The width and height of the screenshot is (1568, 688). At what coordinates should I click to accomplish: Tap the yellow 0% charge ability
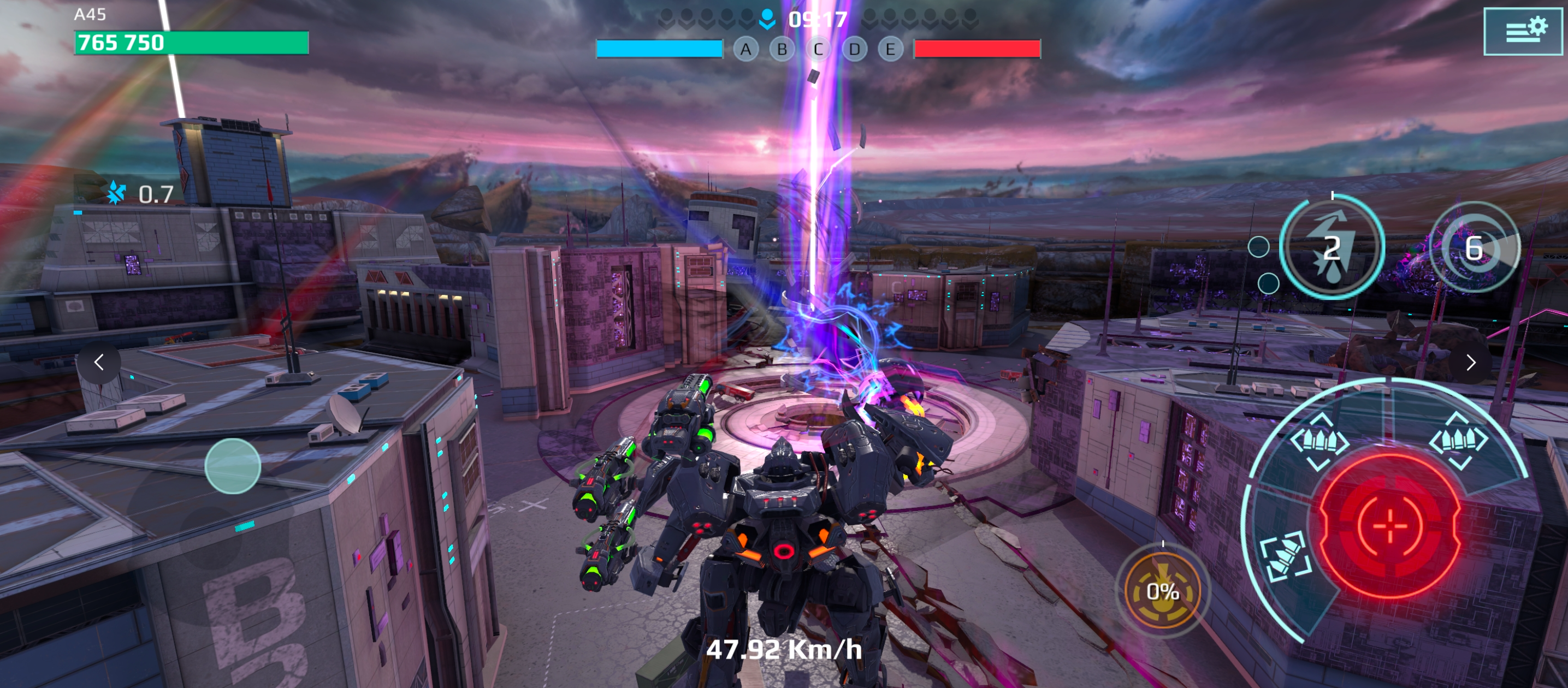1162,591
